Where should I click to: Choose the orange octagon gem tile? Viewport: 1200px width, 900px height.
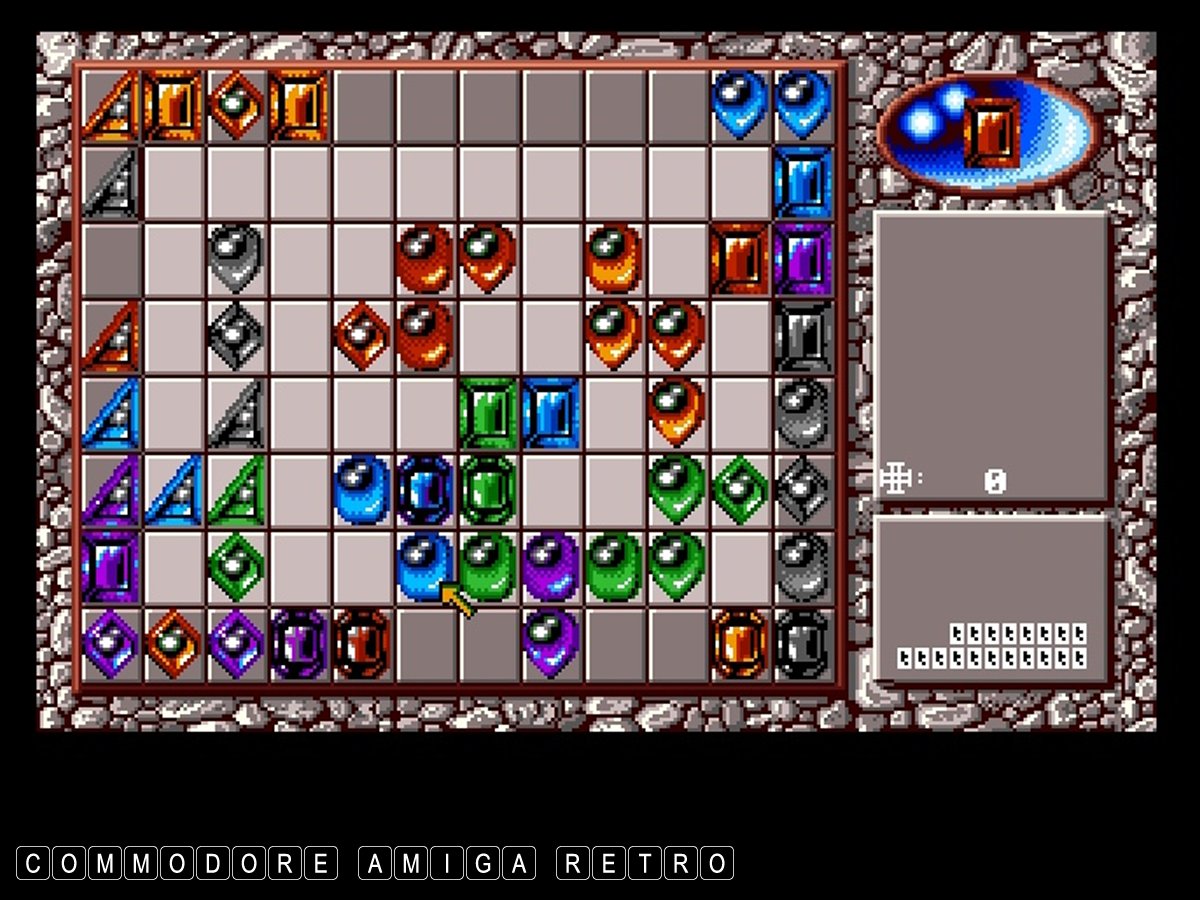pyautogui.click(x=740, y=643)
